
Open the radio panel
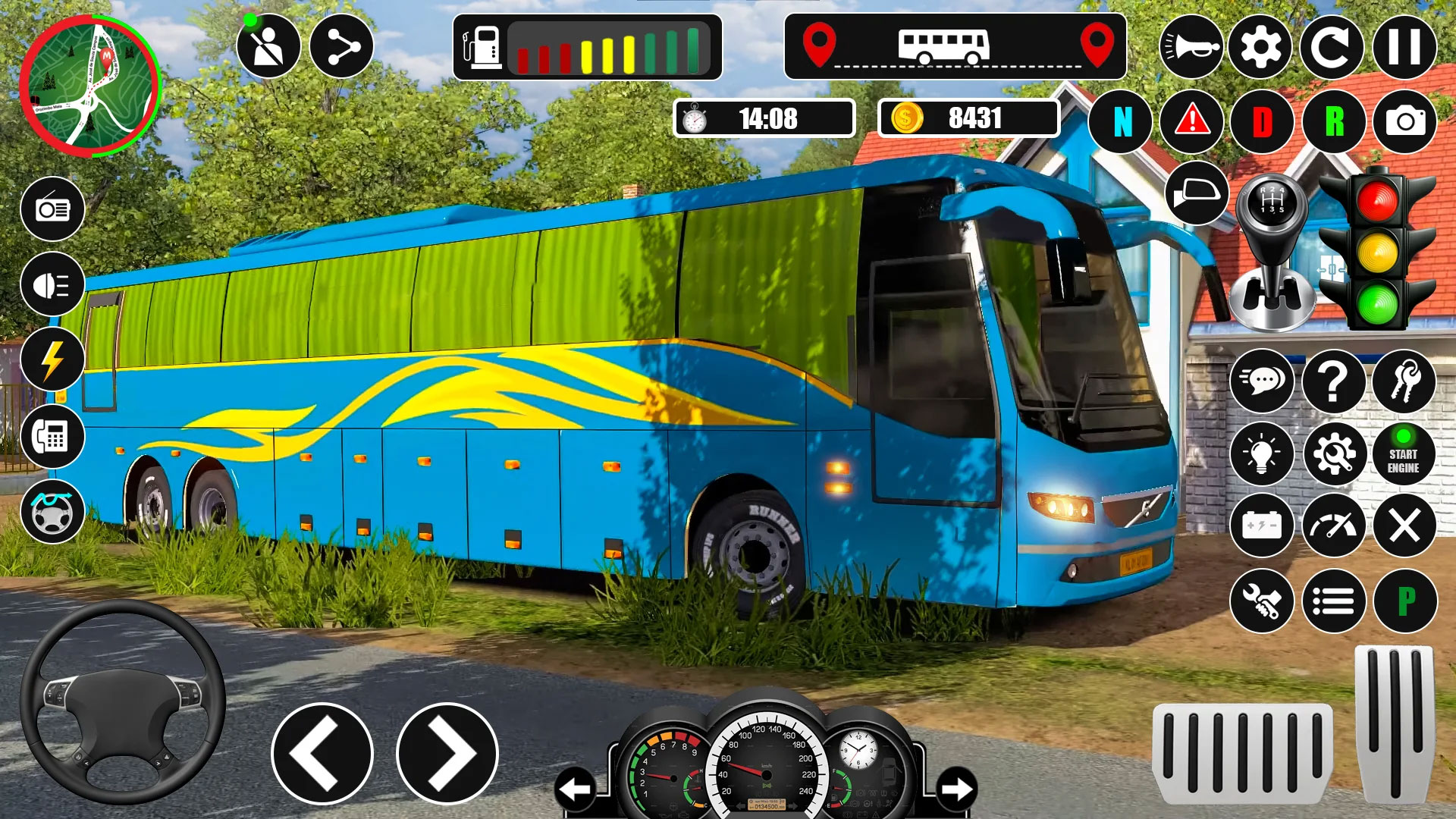coord(53,210)
